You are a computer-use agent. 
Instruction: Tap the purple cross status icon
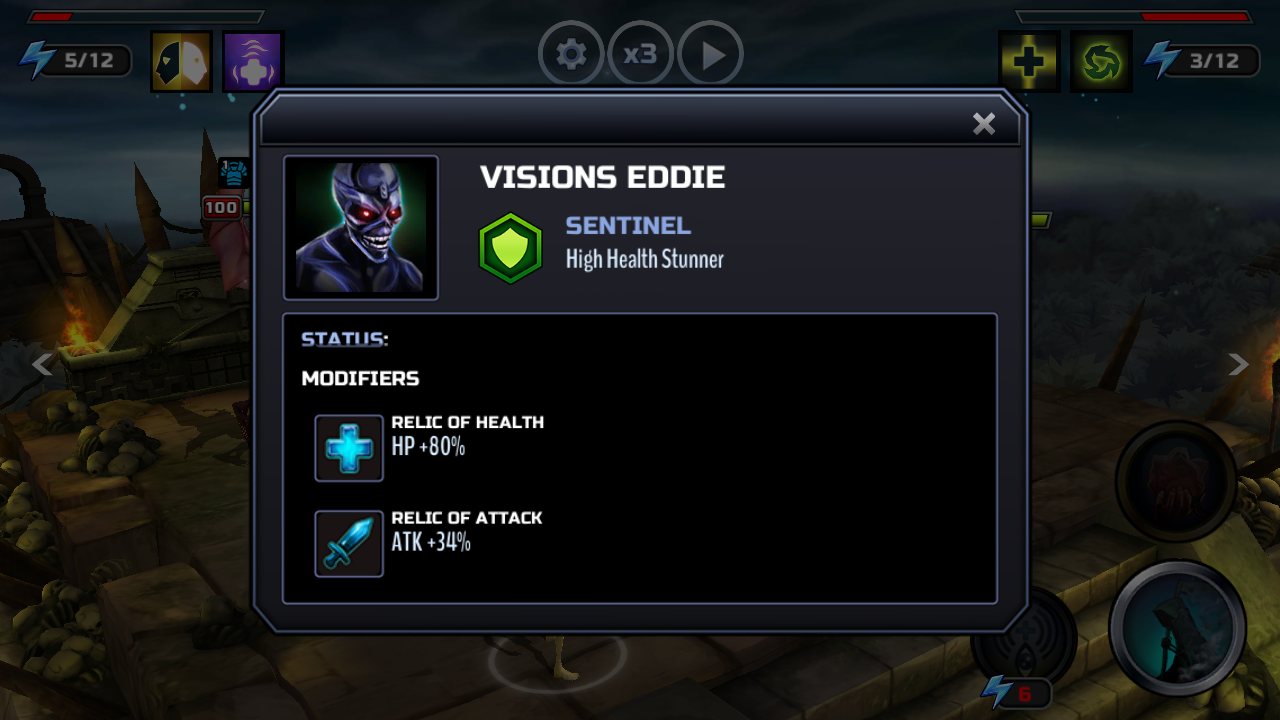(253, 61)
